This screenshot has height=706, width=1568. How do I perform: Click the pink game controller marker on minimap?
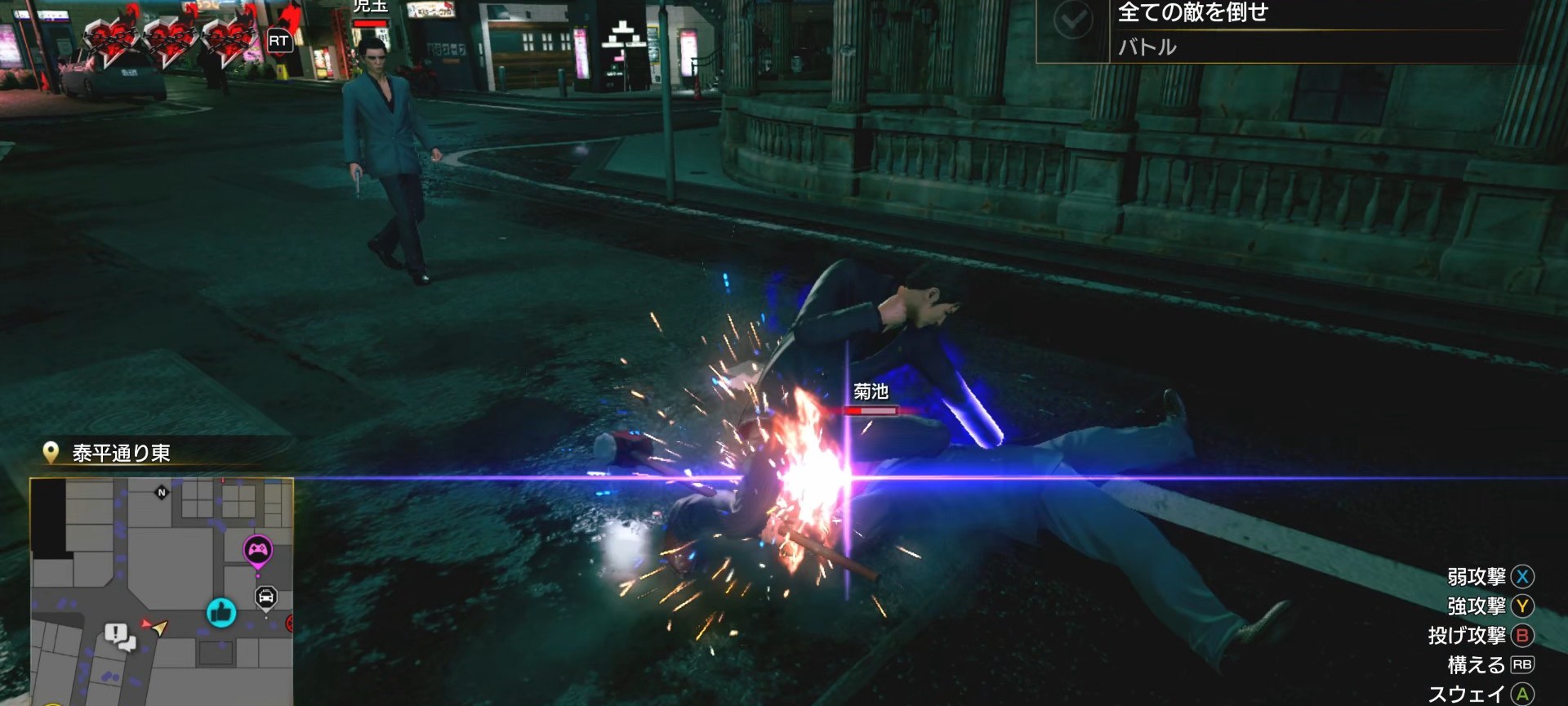click(258, 549)
